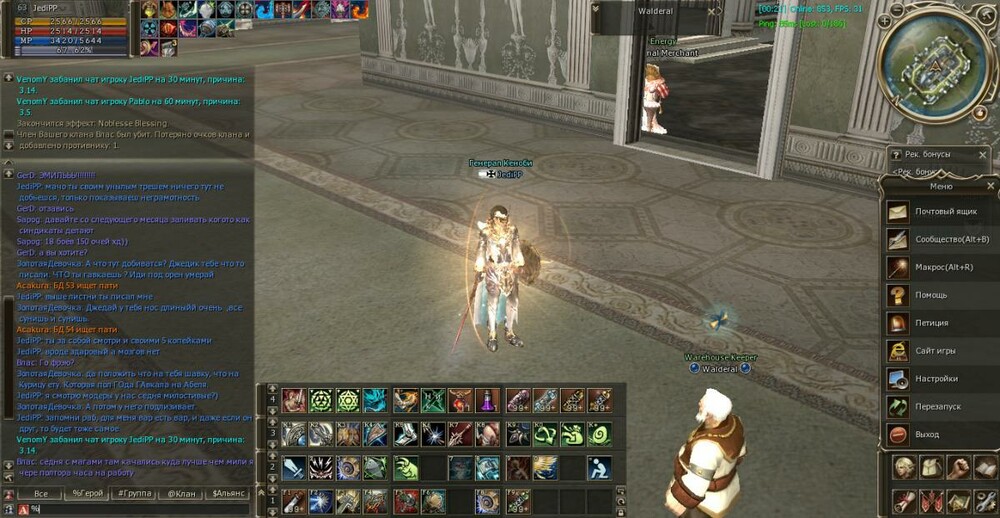The image size is (1000, 518).
Task: Close the Рек. бонусы window
Action: point(984,155)
